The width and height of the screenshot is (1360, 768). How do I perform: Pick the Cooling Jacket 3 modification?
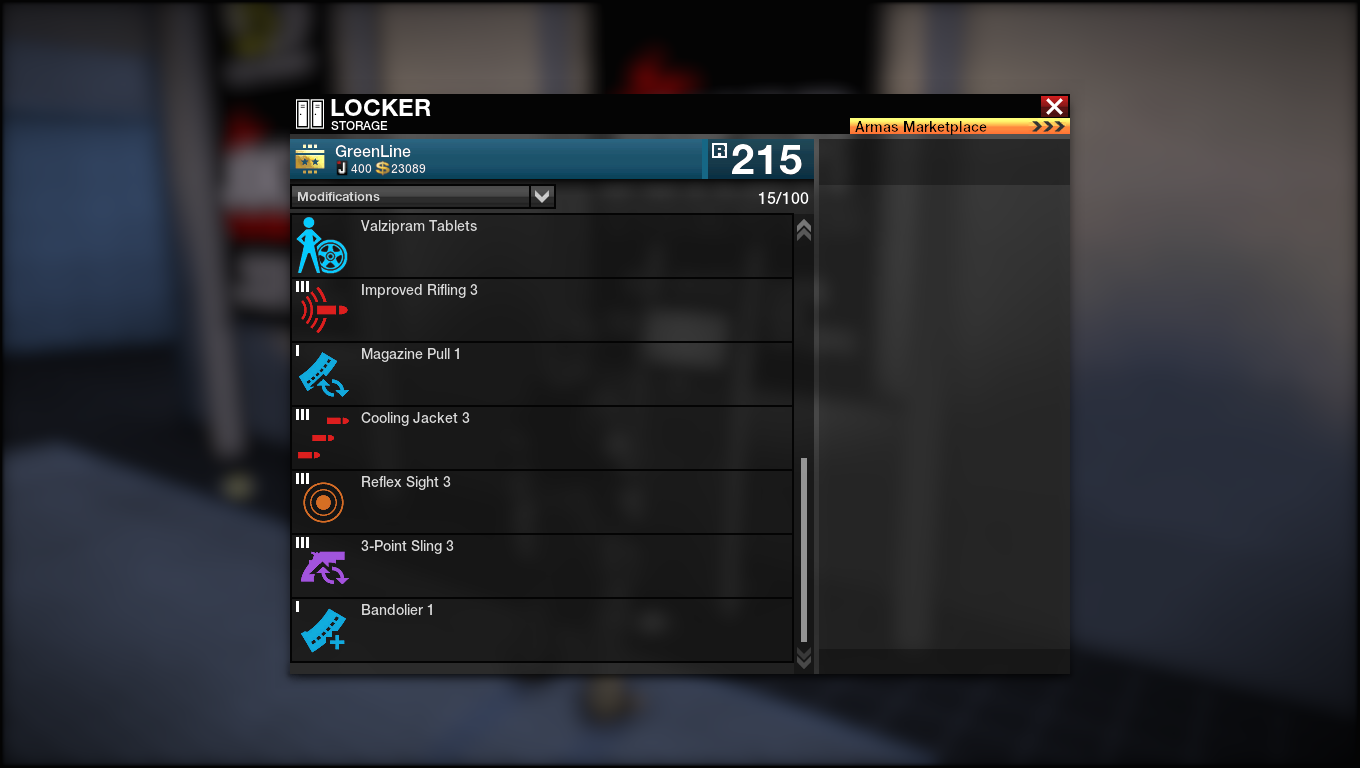point(541,438)
